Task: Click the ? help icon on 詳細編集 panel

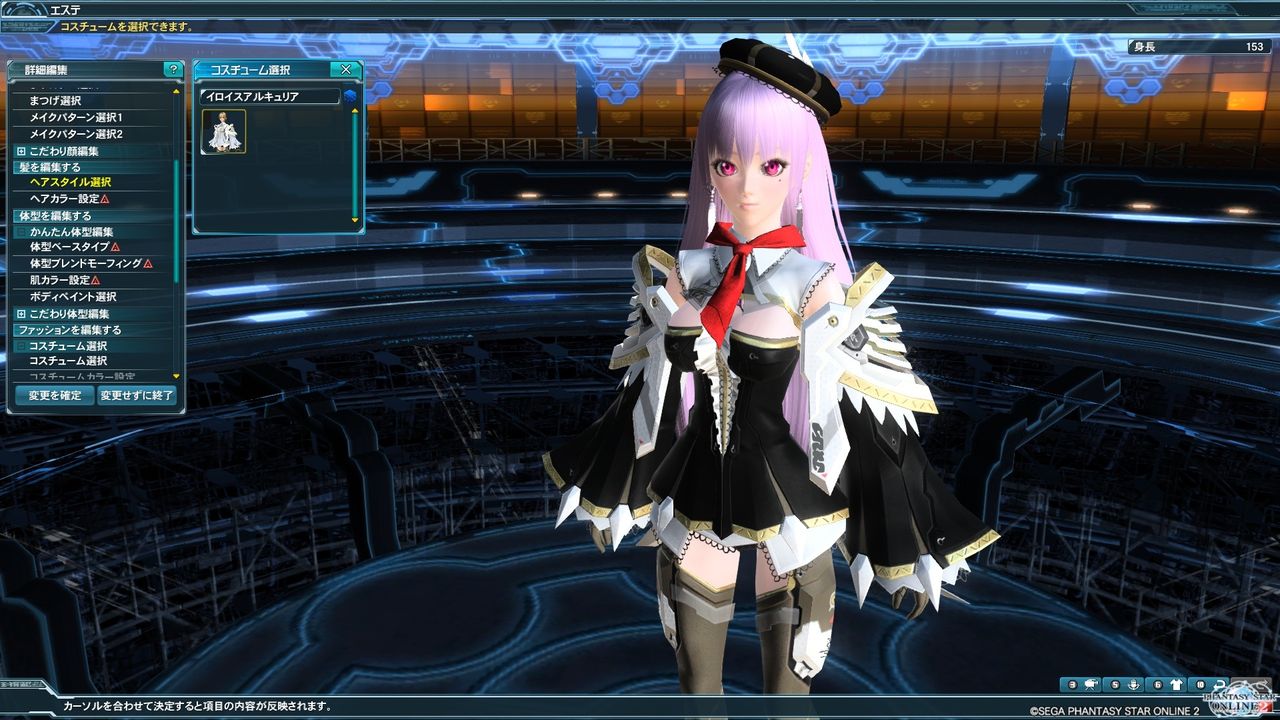Action: 174,67
